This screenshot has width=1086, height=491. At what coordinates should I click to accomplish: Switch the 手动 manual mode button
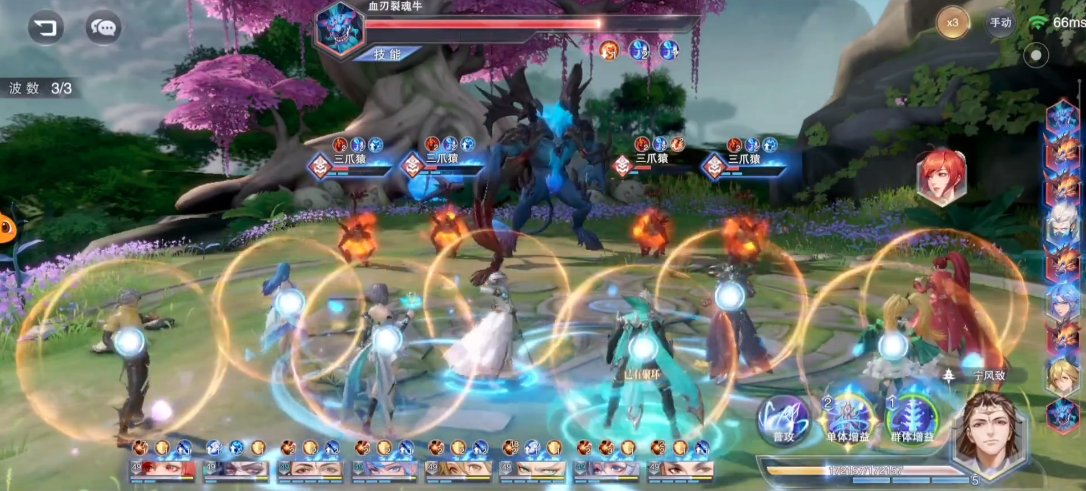point(1000,22)
